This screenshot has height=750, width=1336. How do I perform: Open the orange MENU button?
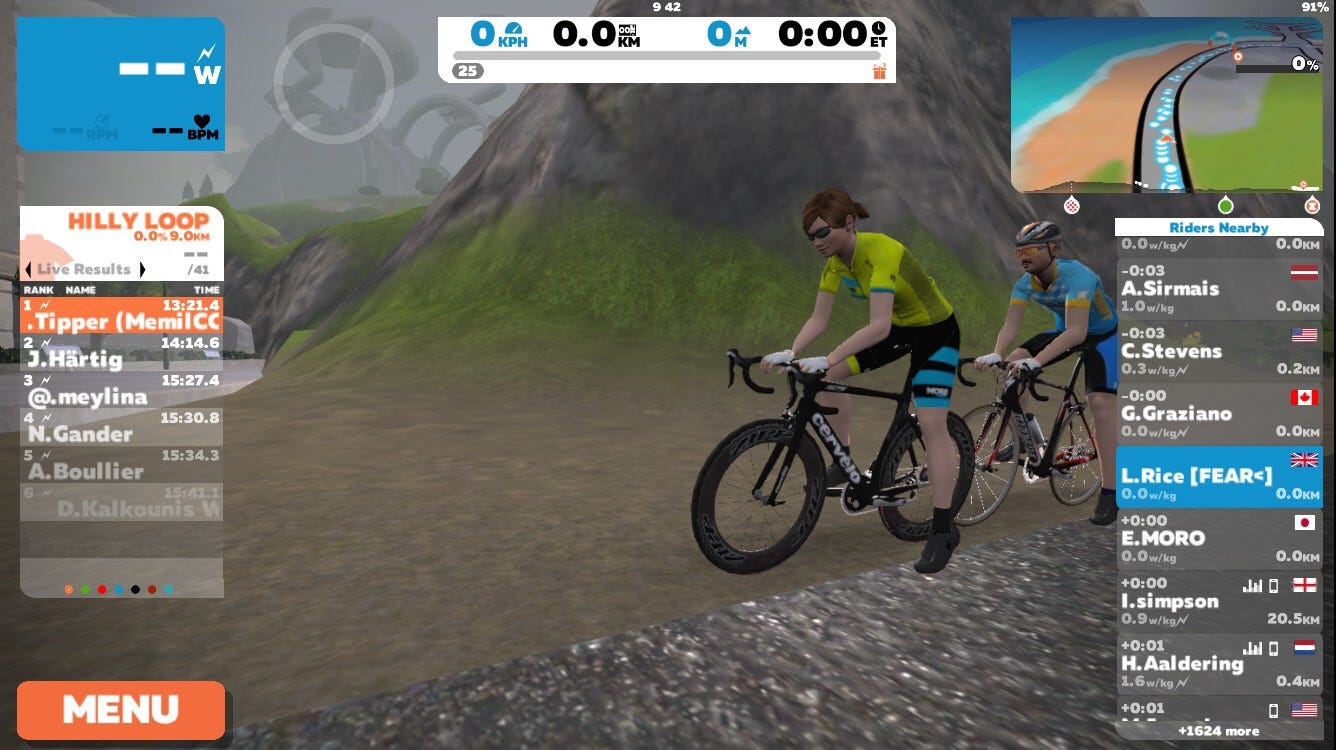point(121,710)
